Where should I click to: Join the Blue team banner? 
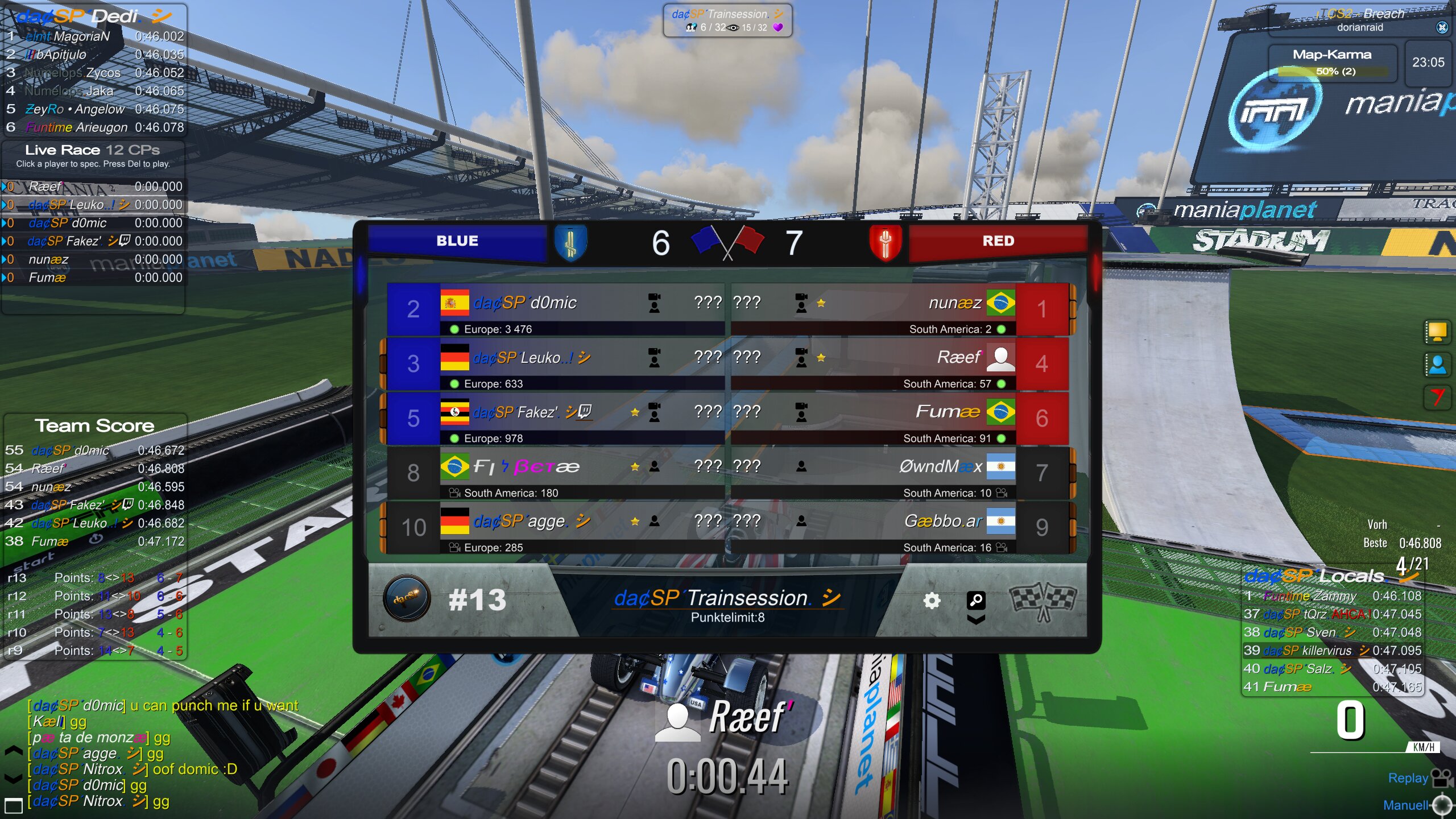457,241
